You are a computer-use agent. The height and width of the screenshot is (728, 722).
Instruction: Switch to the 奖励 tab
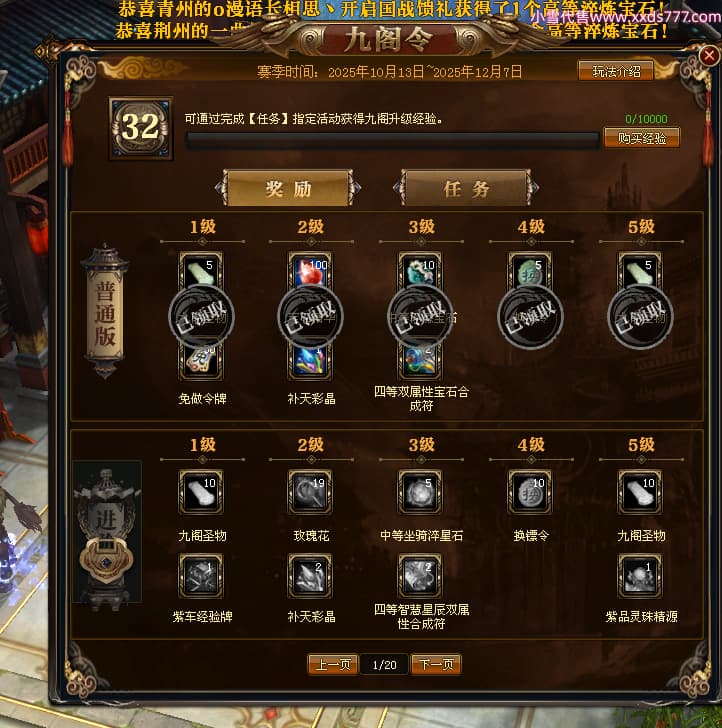(x=288, y=188)
